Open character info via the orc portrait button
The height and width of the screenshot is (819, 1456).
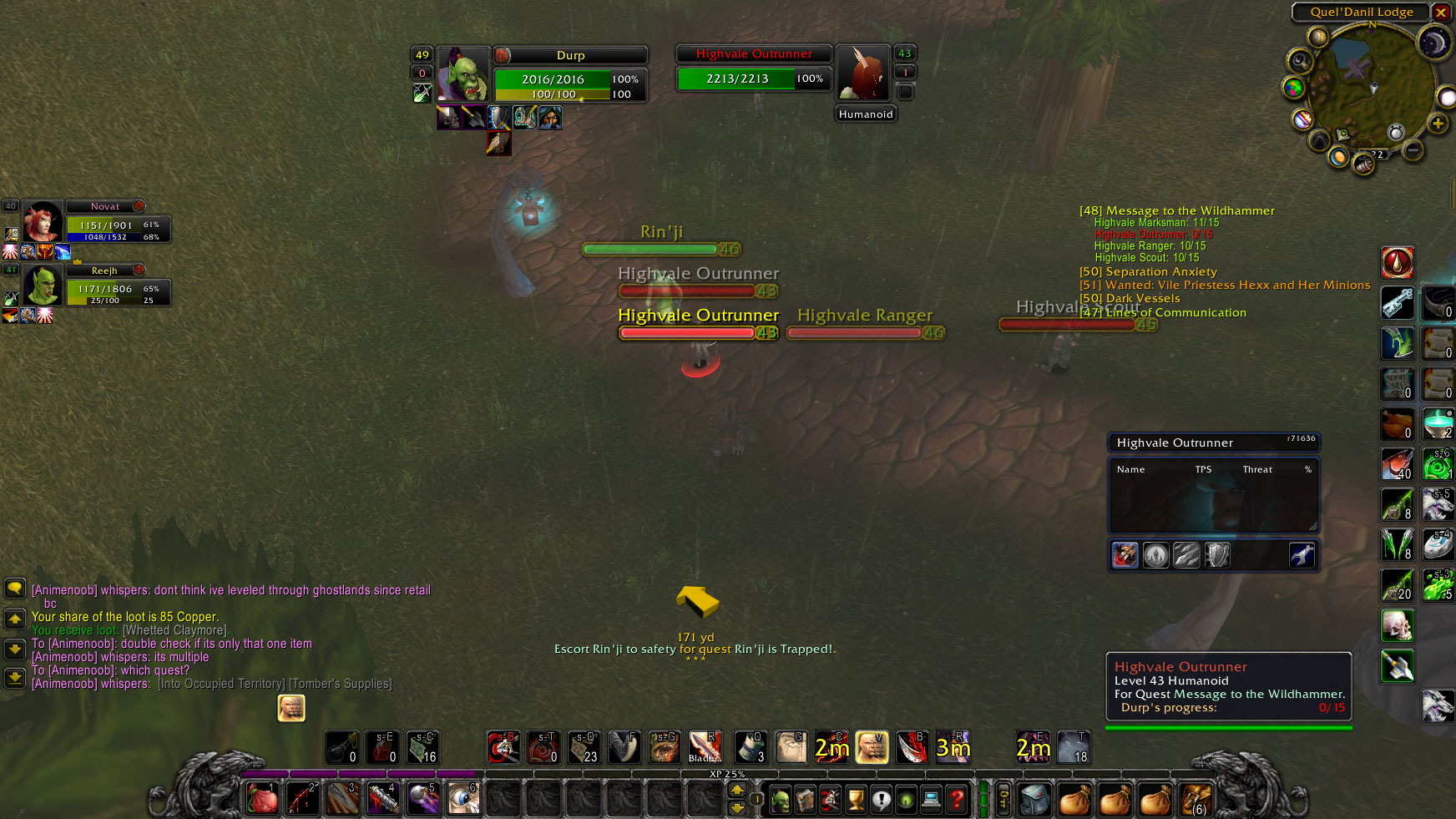(781, 797)
